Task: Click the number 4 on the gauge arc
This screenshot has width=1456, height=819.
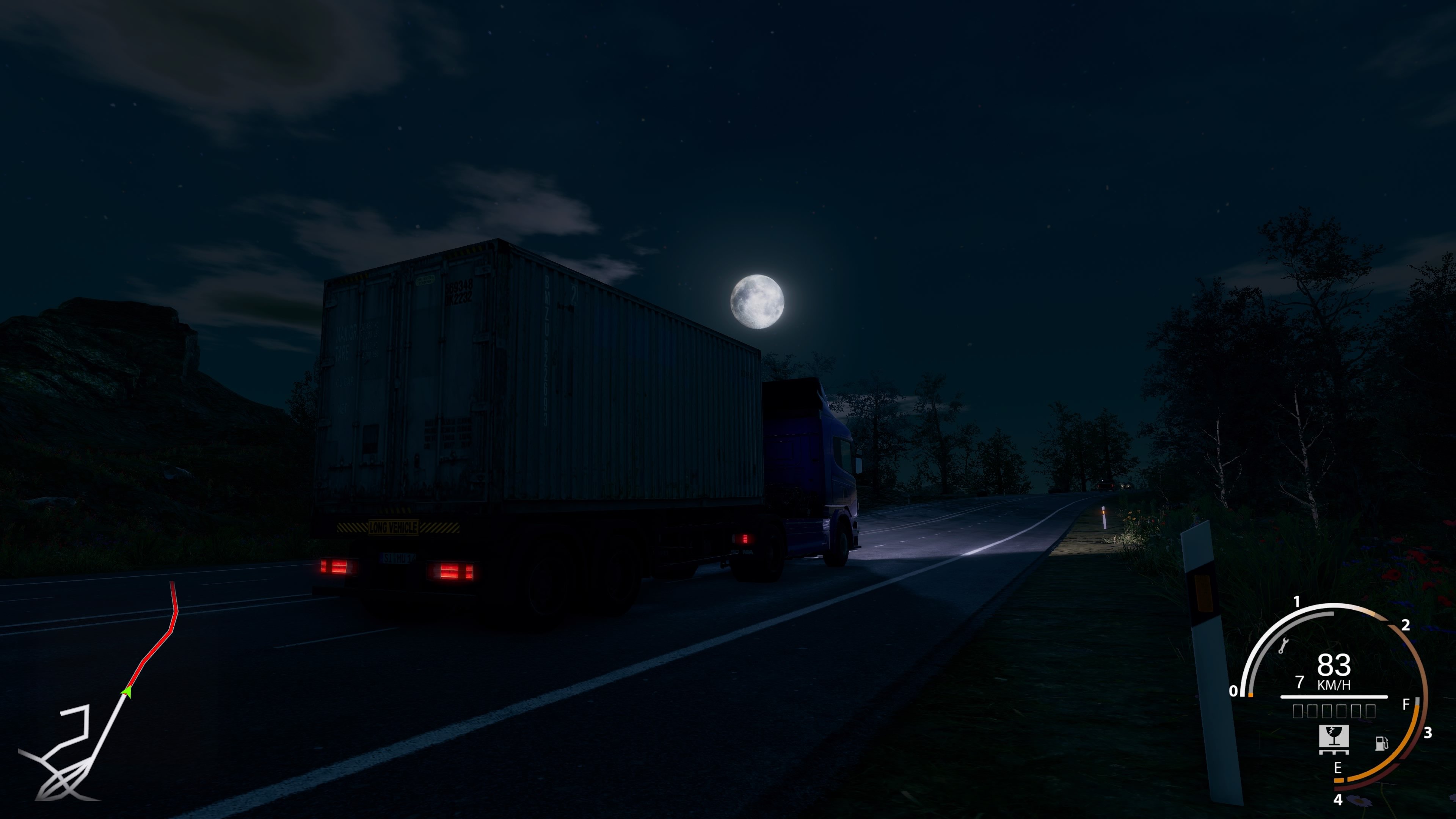Action: pos(1338,799)
